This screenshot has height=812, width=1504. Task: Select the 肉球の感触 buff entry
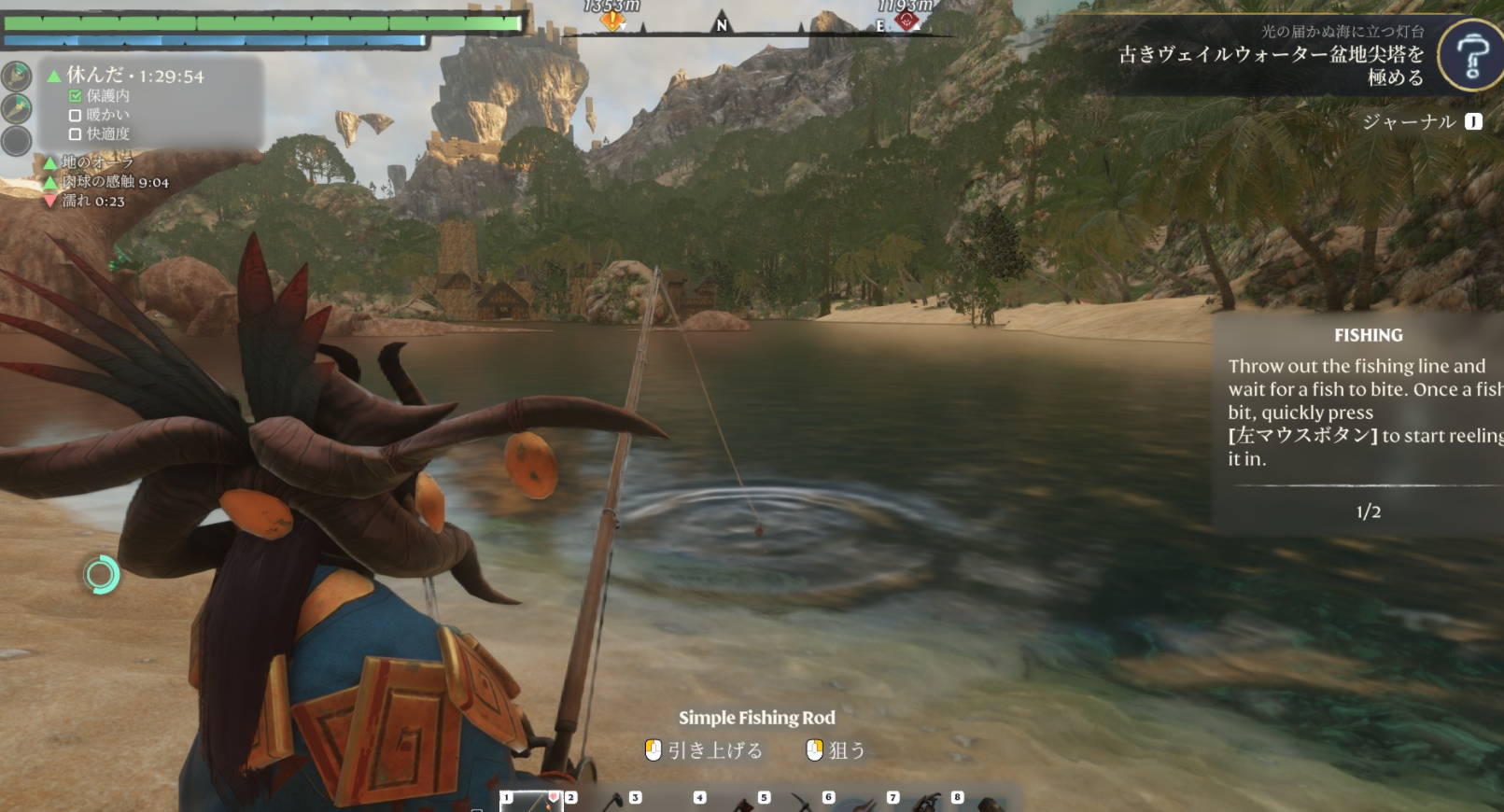pos(115,182)
